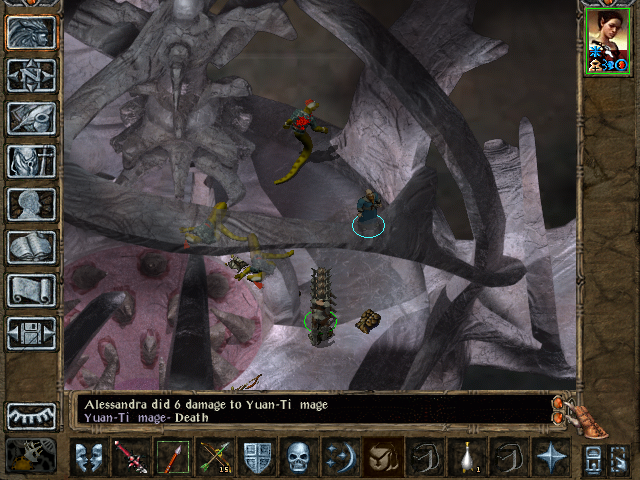640x480 pixels.
Task: Open special abilities with the star icon
Action: click(x=550, y=457)
